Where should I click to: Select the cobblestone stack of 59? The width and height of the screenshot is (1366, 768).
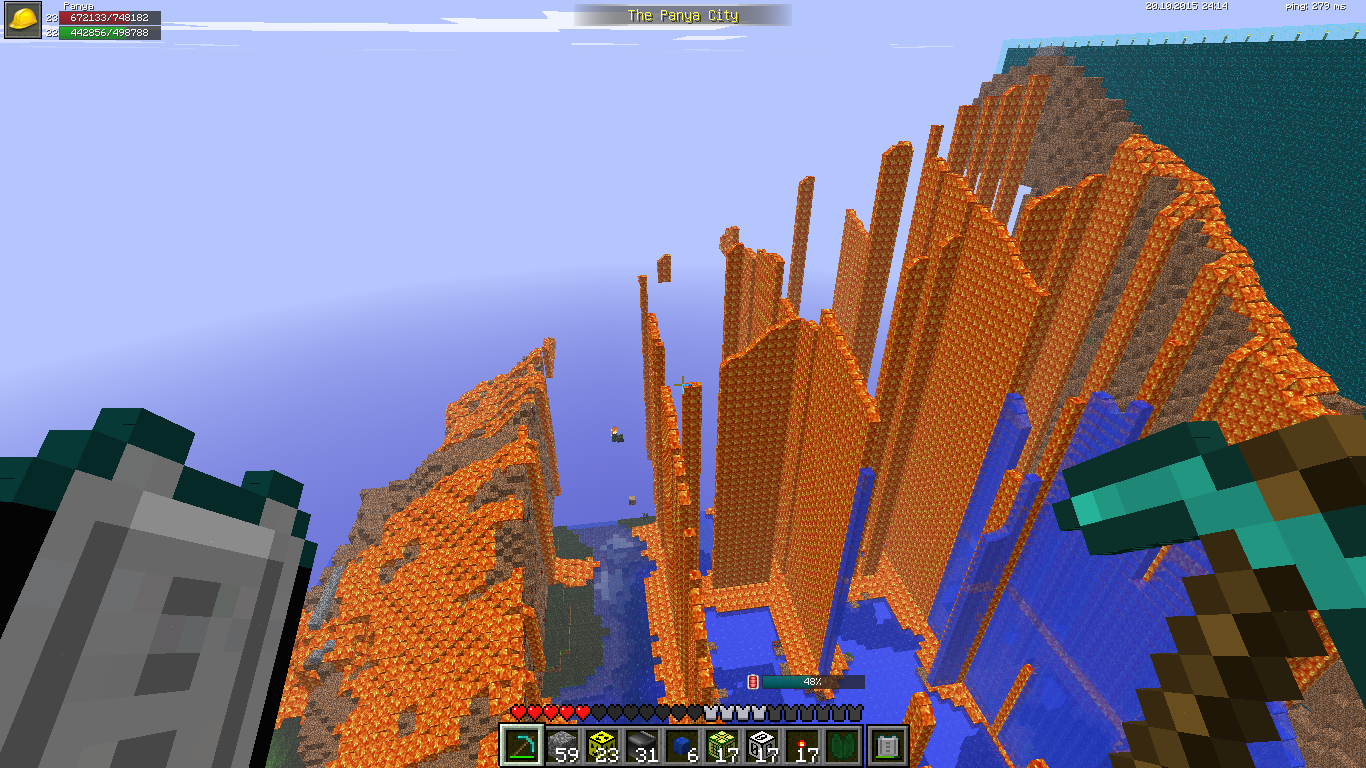tap(562, 746)
